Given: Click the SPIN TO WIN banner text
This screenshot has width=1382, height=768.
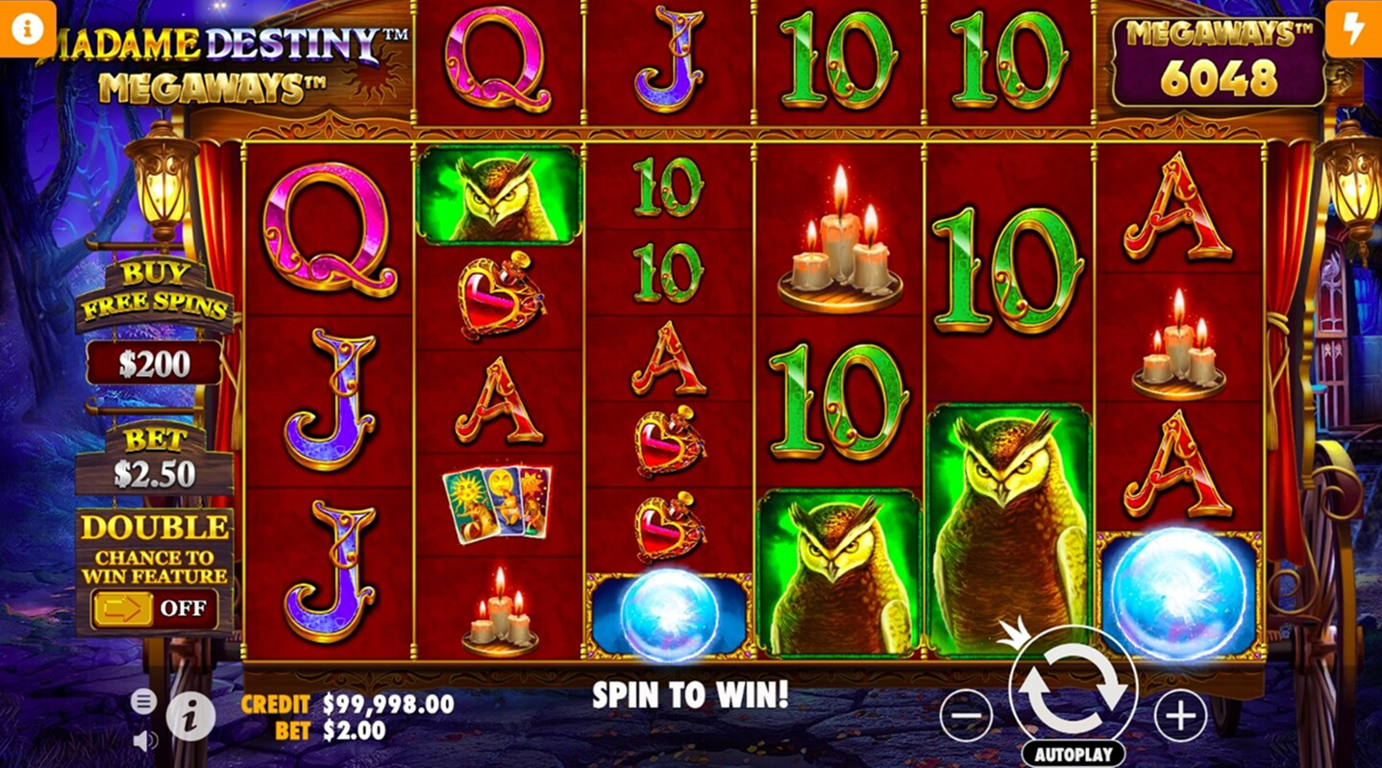Looking at the screenshot, I should [x=691, y=695].
